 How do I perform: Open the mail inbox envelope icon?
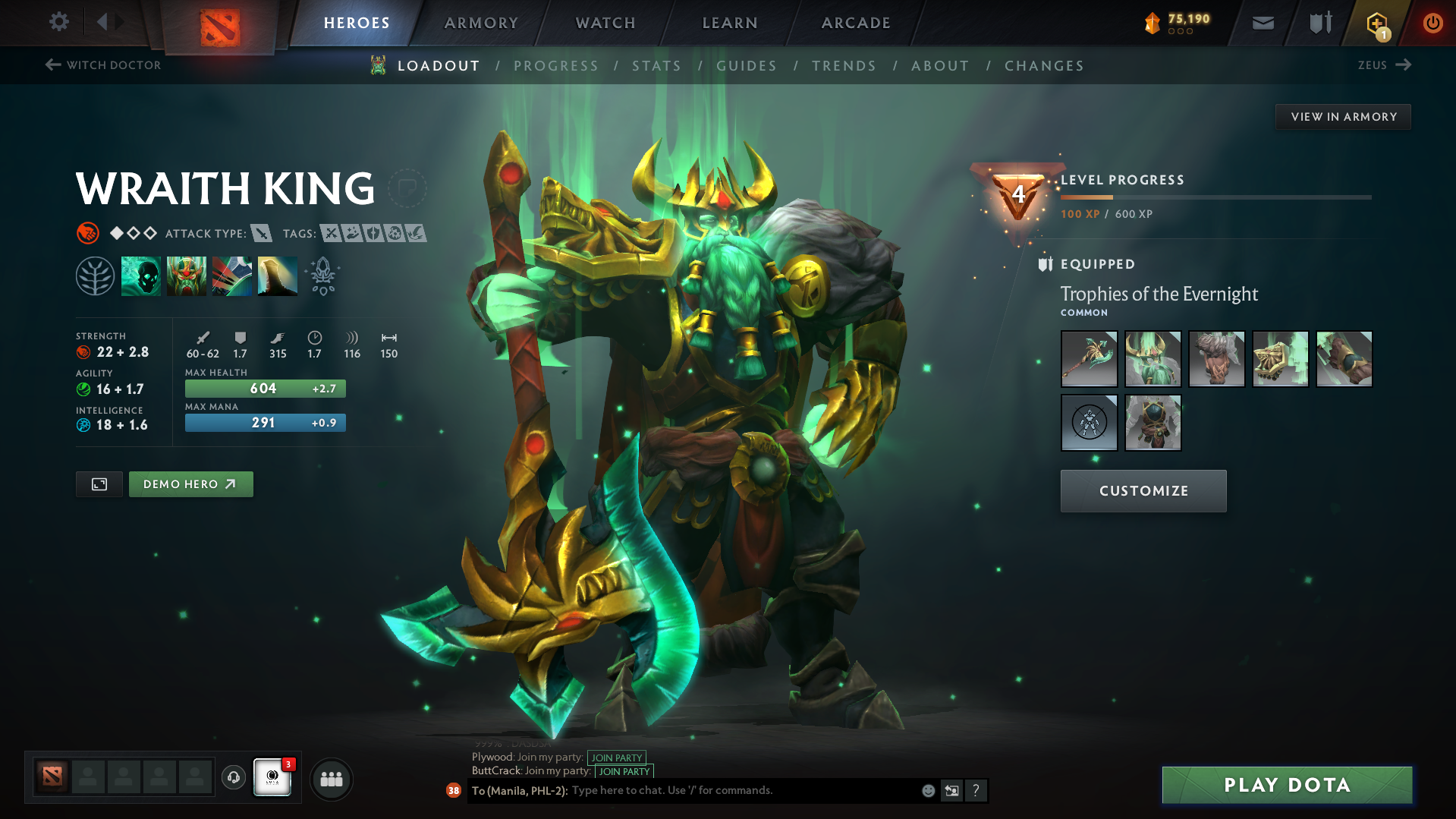coord(1262,22)
